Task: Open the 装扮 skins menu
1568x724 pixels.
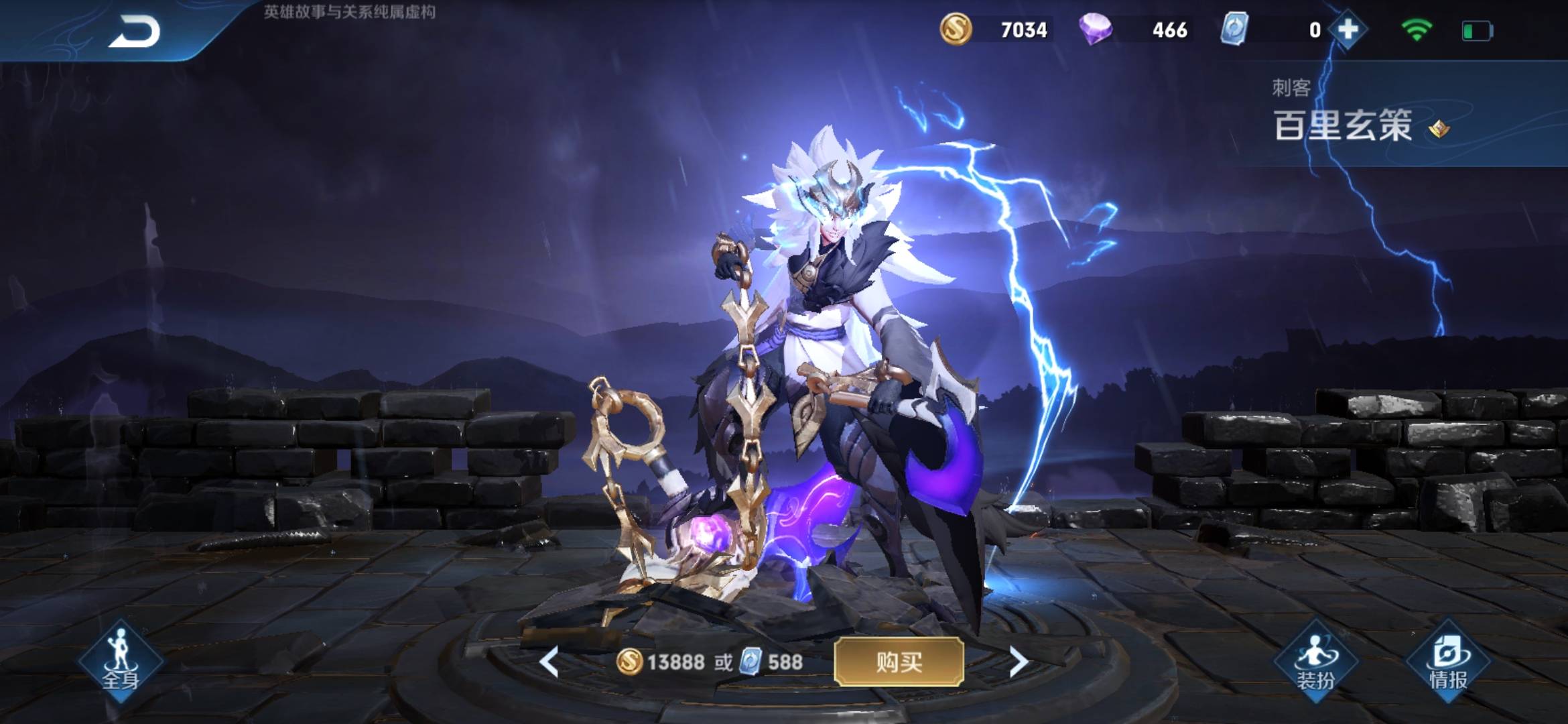Action: click(1315, 664)
